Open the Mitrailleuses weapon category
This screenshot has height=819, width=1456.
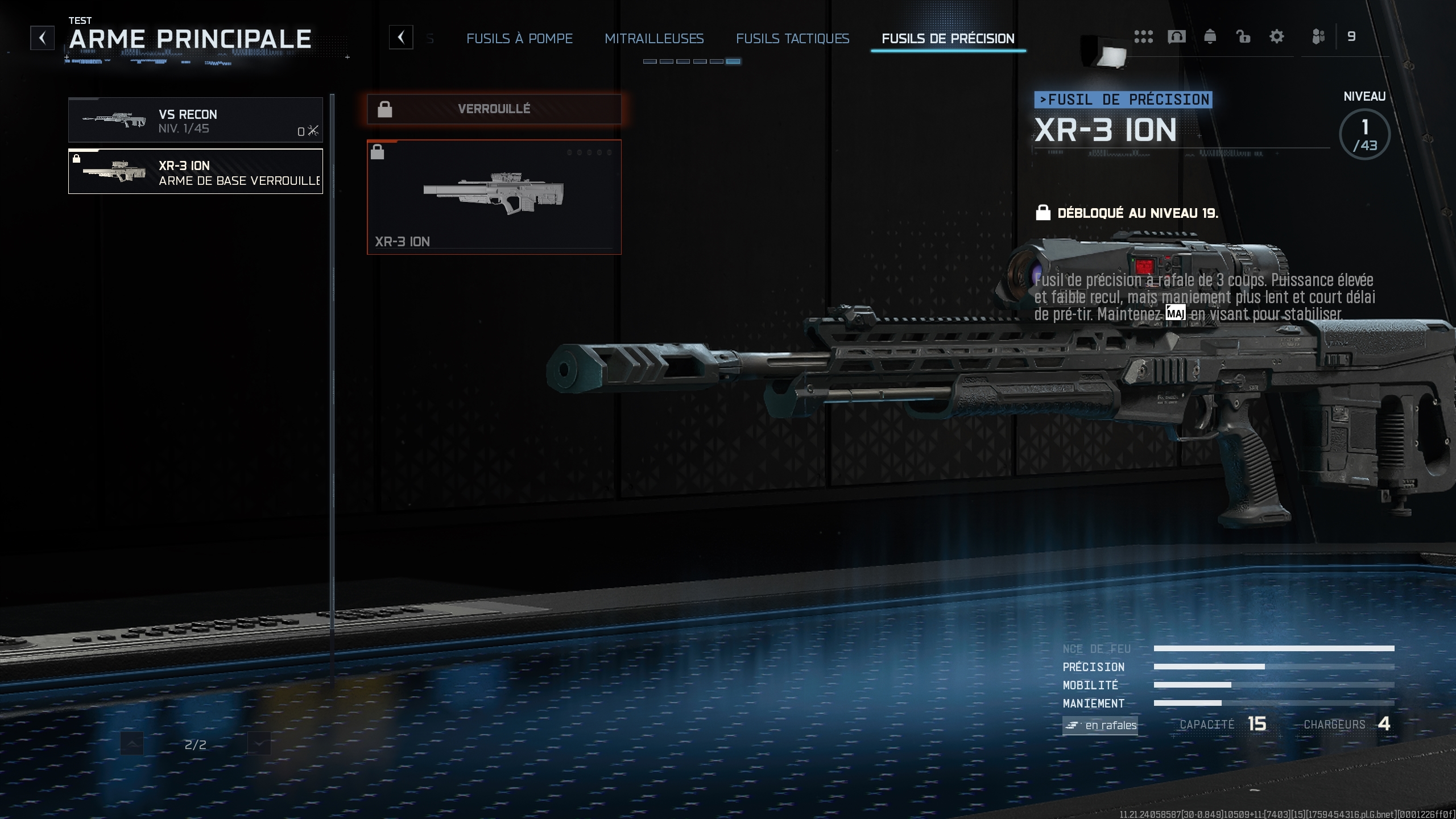[654, 39]
